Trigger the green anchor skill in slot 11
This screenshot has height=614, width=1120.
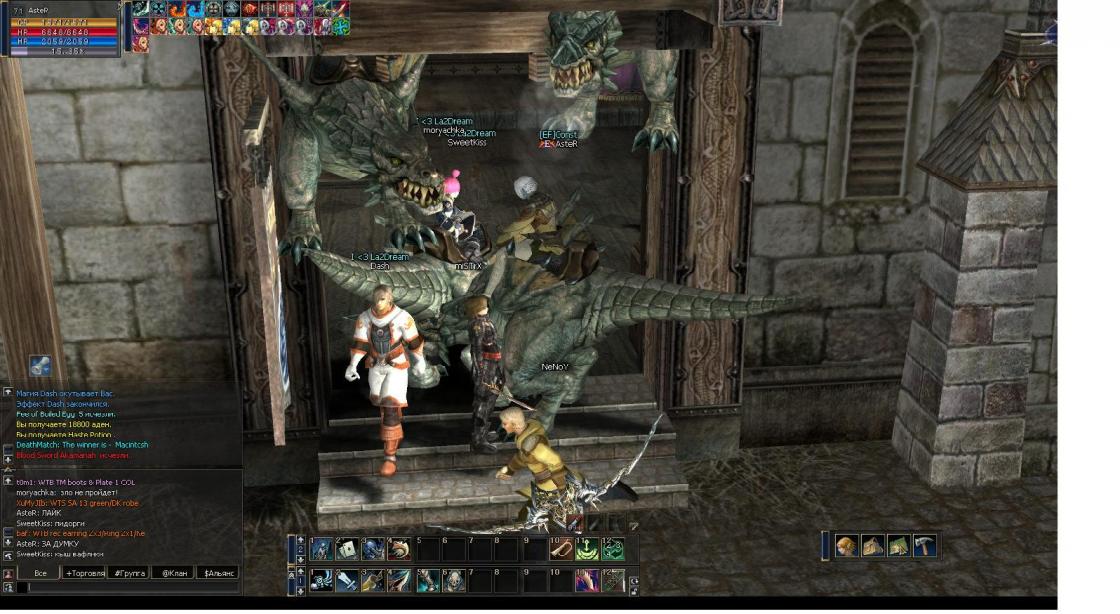click(x=588, y=549)
